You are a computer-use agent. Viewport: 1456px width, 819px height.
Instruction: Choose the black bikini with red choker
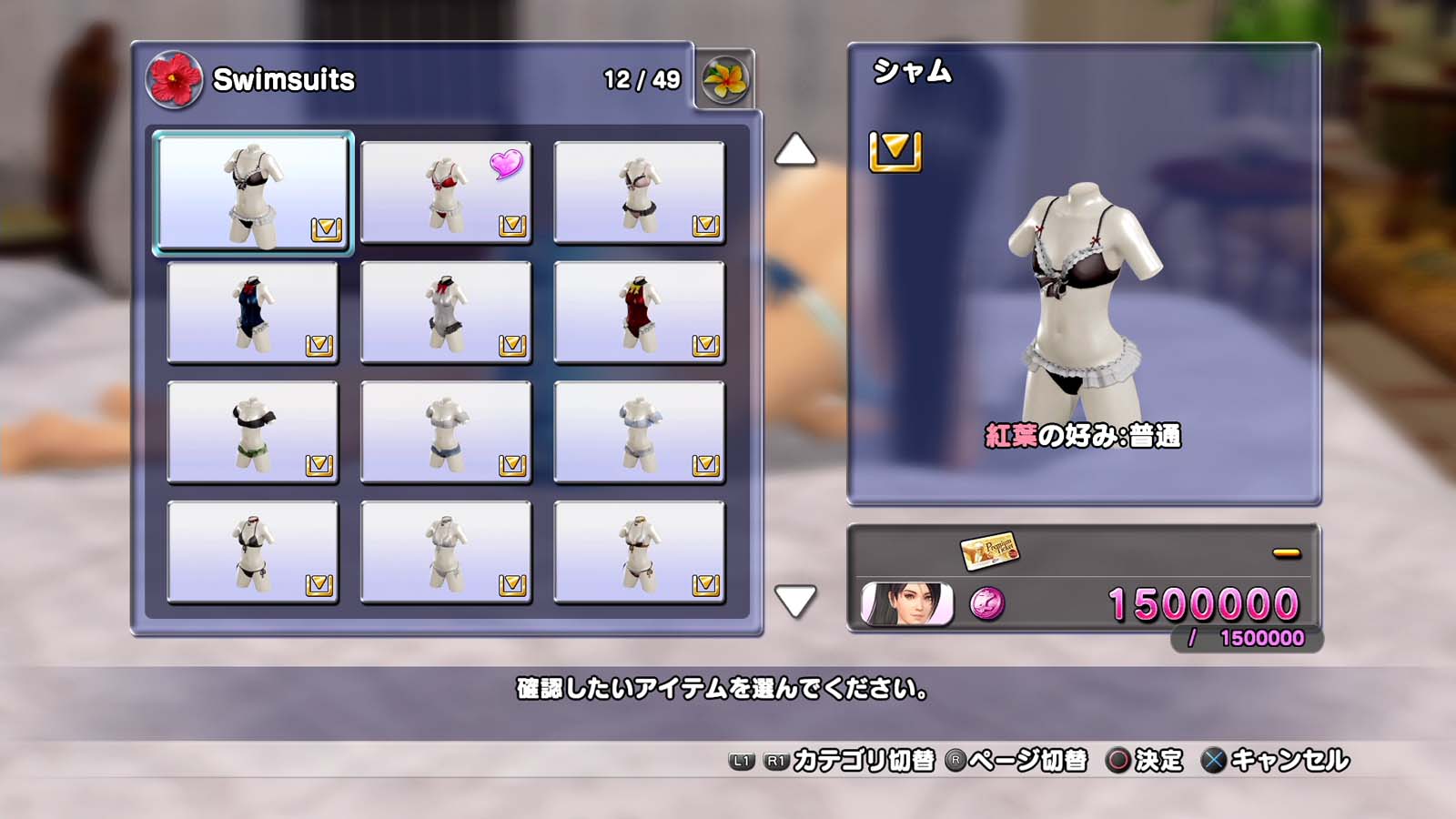[x=253, y=552]
